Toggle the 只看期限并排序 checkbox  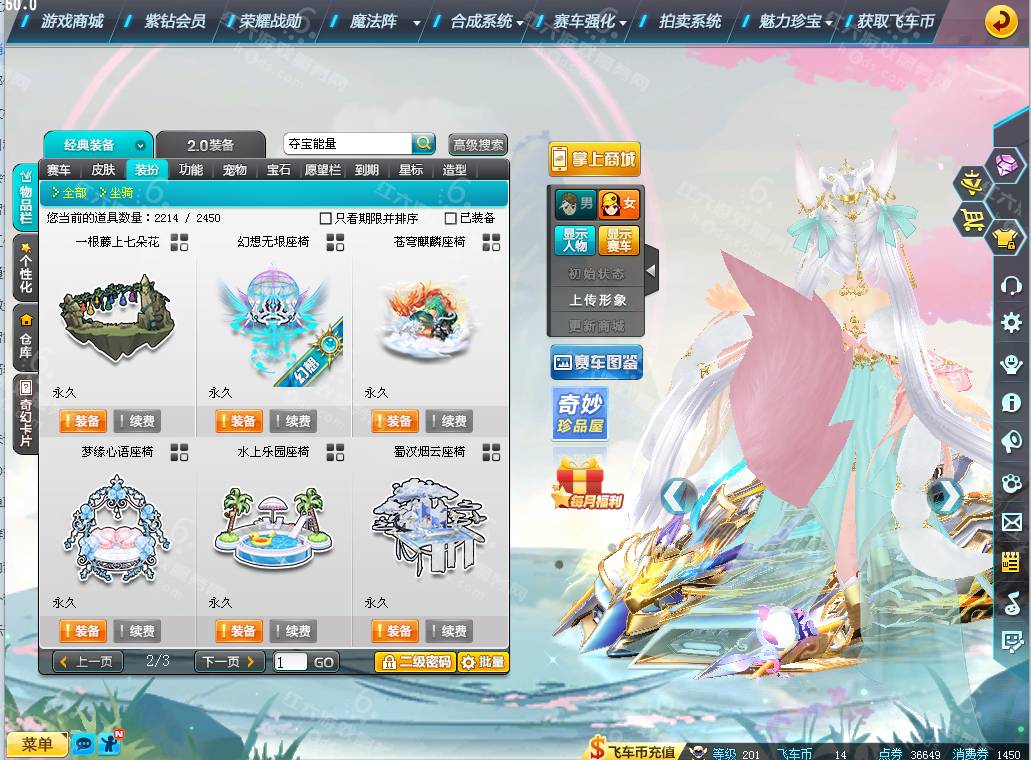click(325, 218)
